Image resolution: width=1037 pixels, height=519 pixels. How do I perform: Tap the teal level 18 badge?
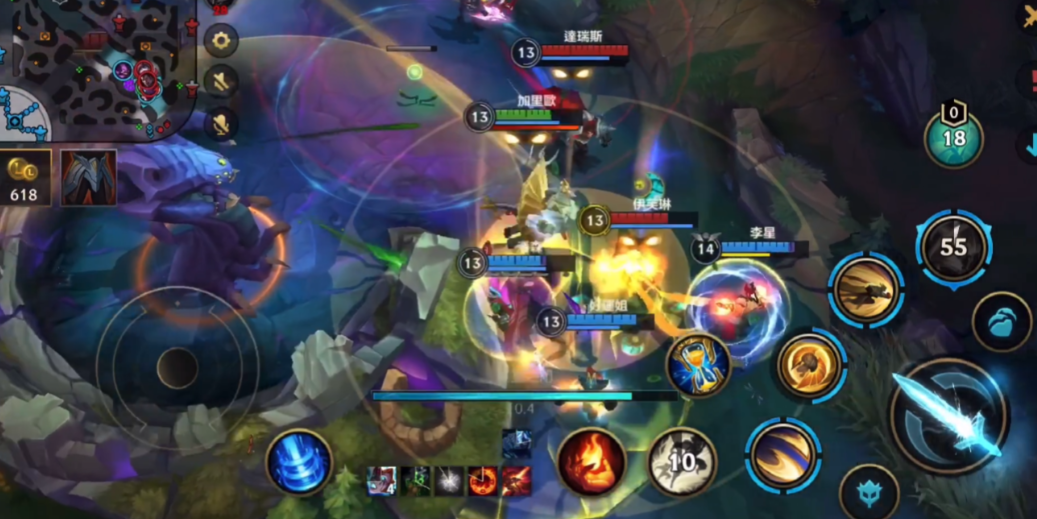953,137
